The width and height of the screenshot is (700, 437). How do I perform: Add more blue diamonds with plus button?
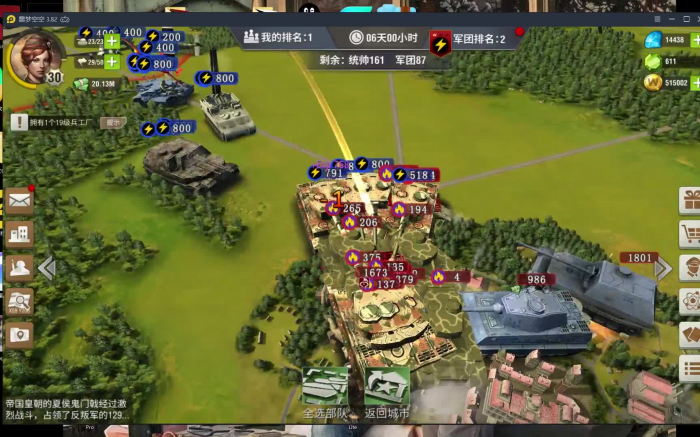tap(695, 41)
